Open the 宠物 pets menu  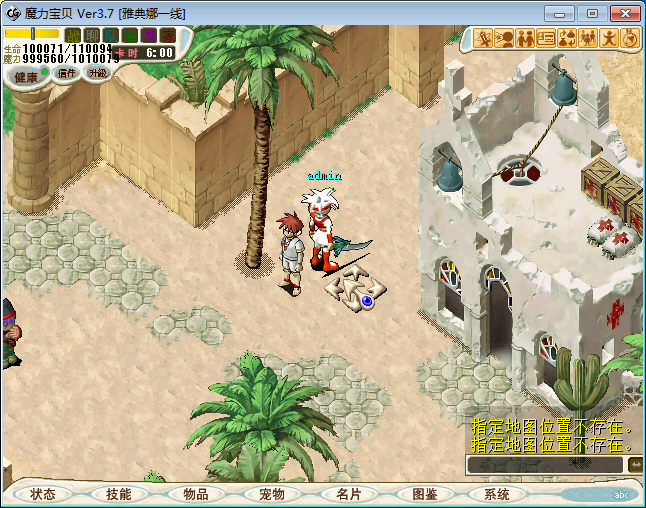(271, 494)
